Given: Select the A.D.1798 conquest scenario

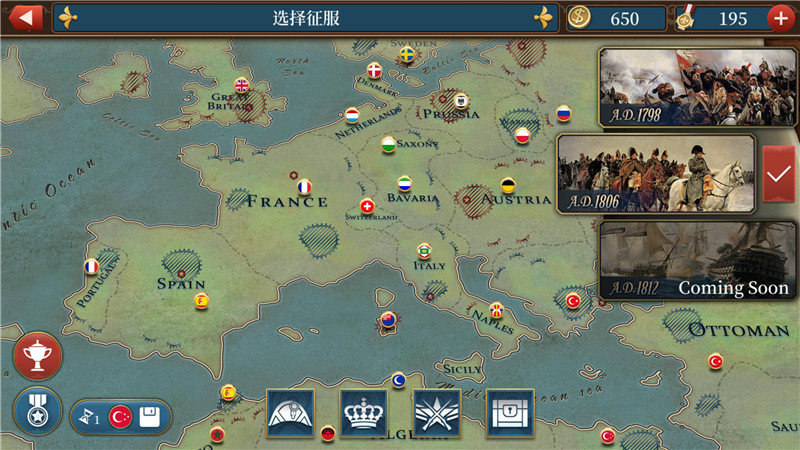Looking at the screenshot, I should pyautogui.click(x=676, y=88).
